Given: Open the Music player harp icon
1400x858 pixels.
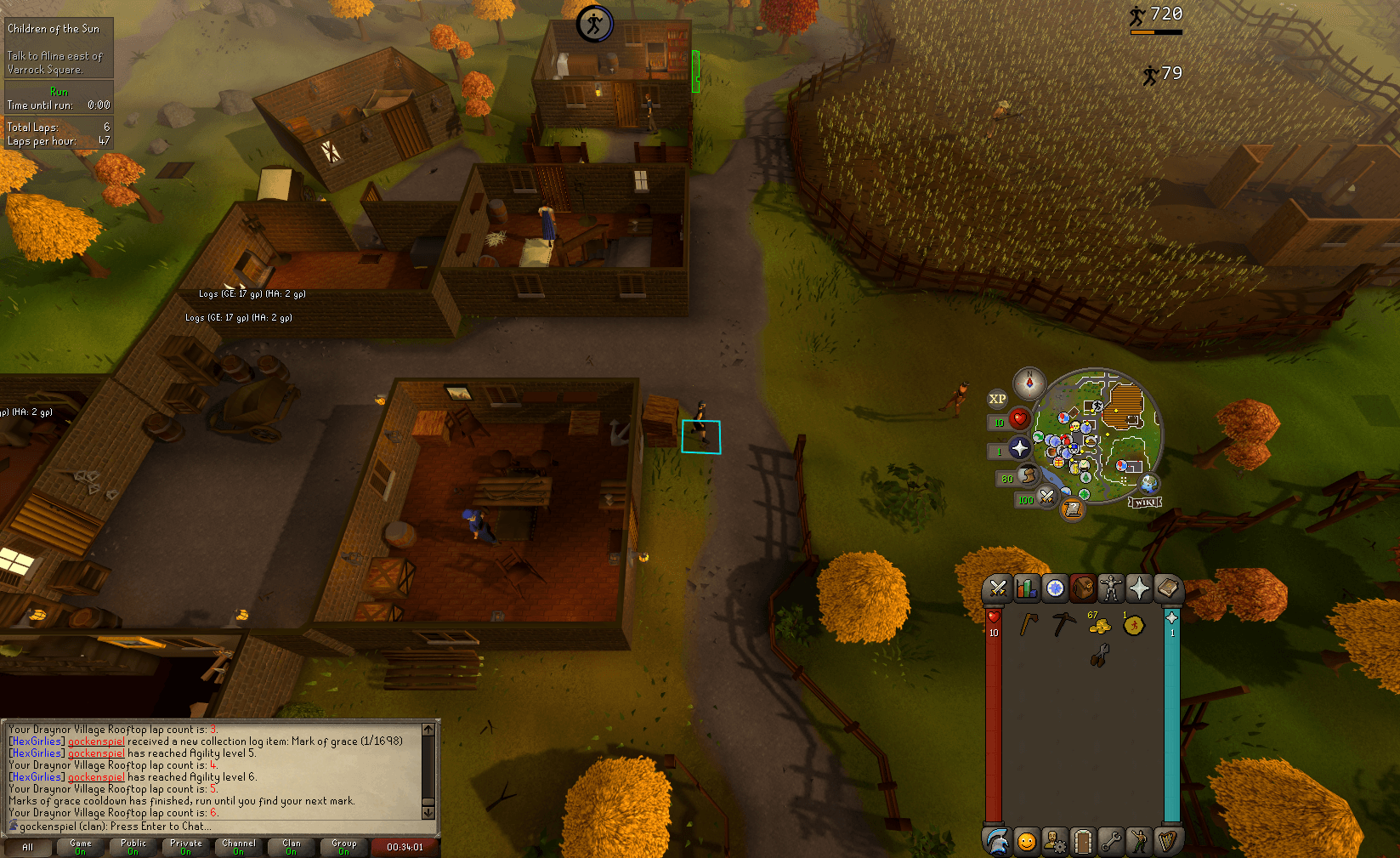Looking at the screenshot, I should (x=1168, y=842).
